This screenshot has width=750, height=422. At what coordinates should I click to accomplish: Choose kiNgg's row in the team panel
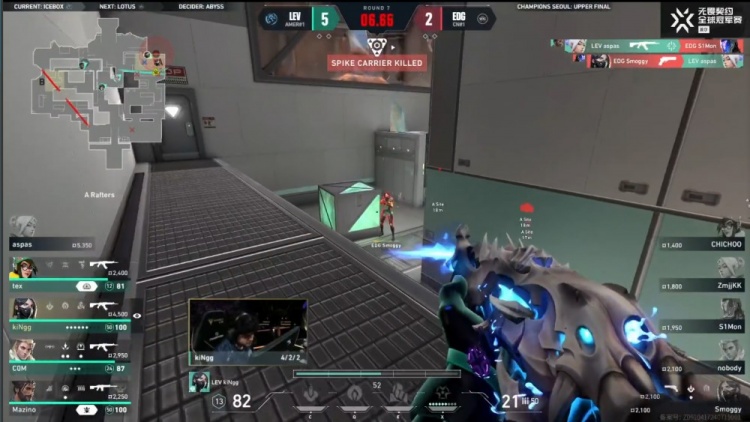(x=68, y=311)
